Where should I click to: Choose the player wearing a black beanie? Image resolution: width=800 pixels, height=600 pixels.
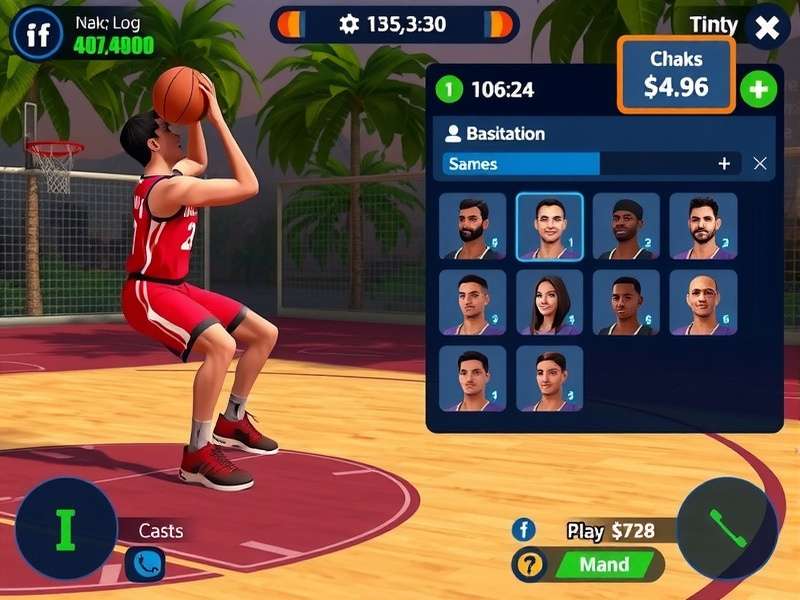[x=626, y=226]
